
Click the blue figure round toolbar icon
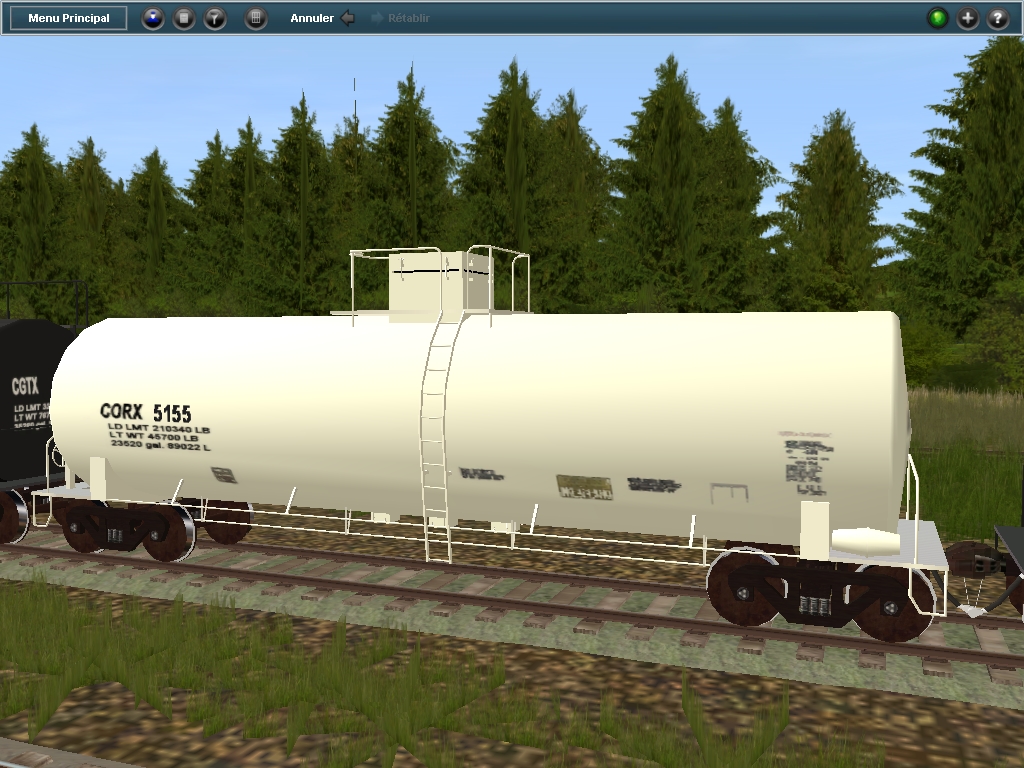point(152,18)
